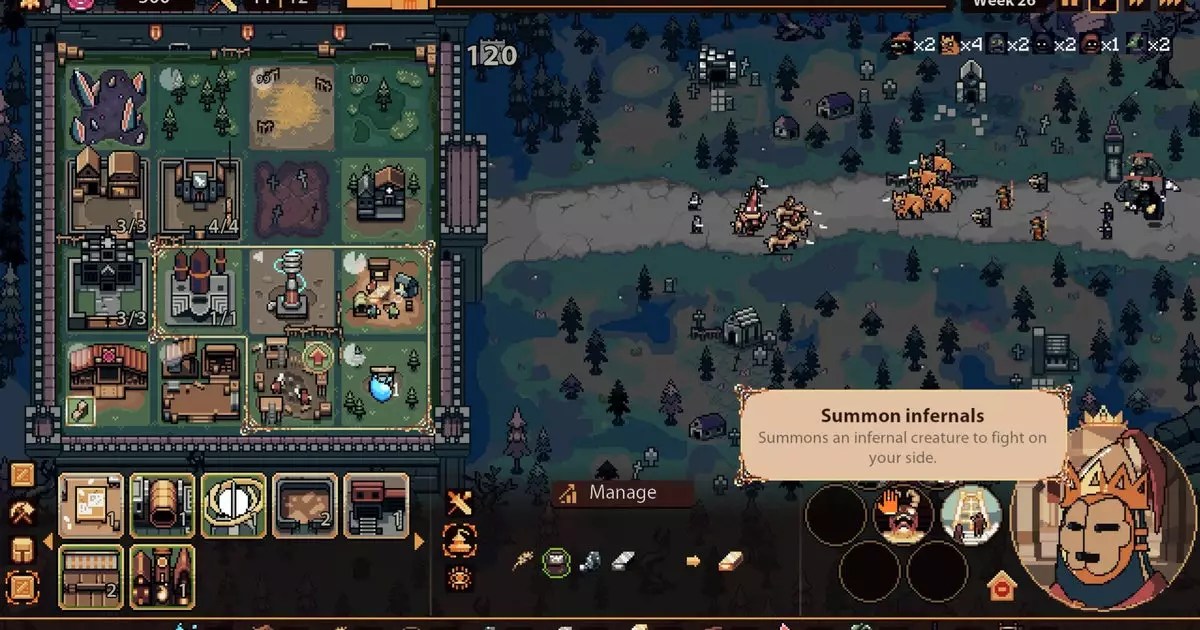1200x630 pixels.
Task: Select the red no-entry house icon
Action: (1001, 586)
